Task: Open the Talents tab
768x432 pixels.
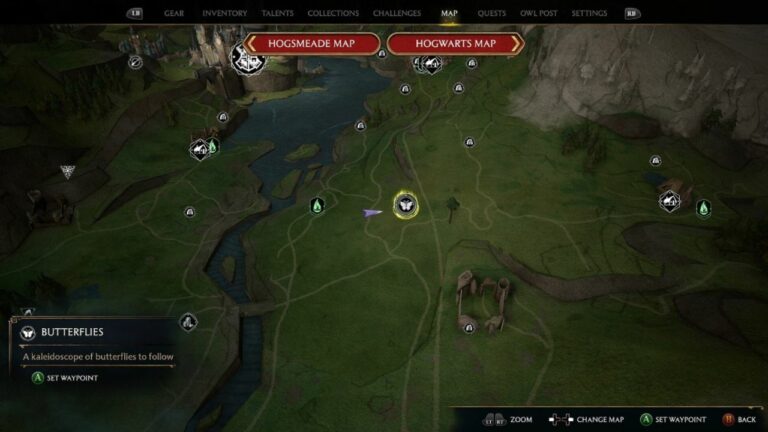Action: [x=277, y=14]
